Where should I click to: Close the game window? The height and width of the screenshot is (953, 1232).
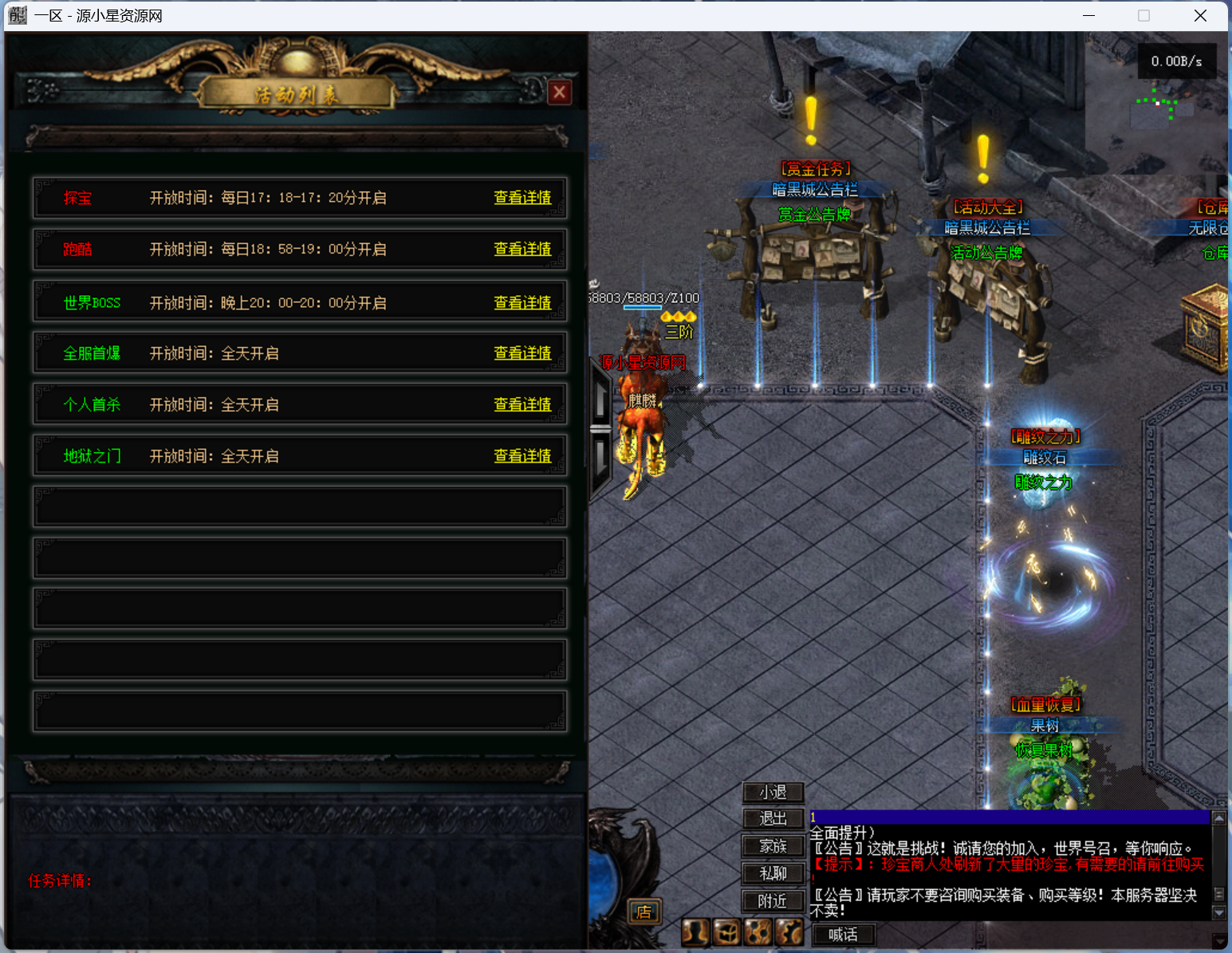pos(1200,16)
